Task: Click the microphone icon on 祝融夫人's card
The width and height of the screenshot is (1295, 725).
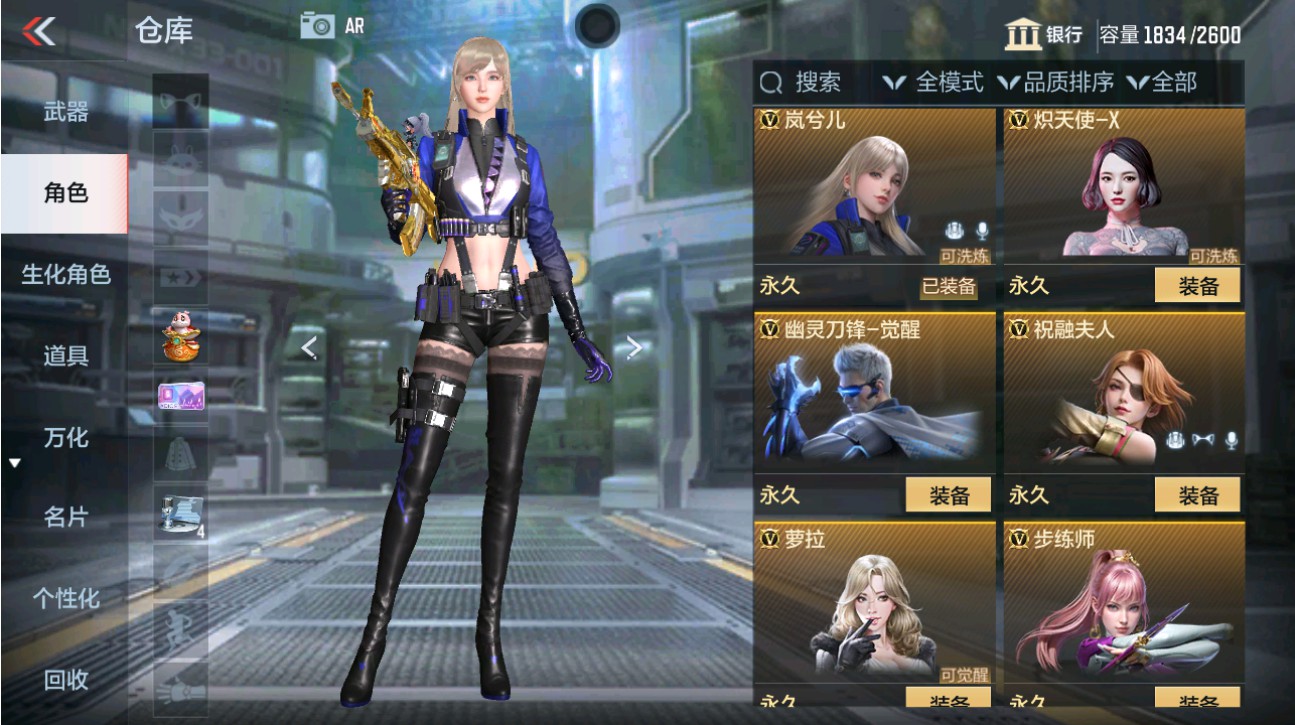Action: tap(1231, 440)
